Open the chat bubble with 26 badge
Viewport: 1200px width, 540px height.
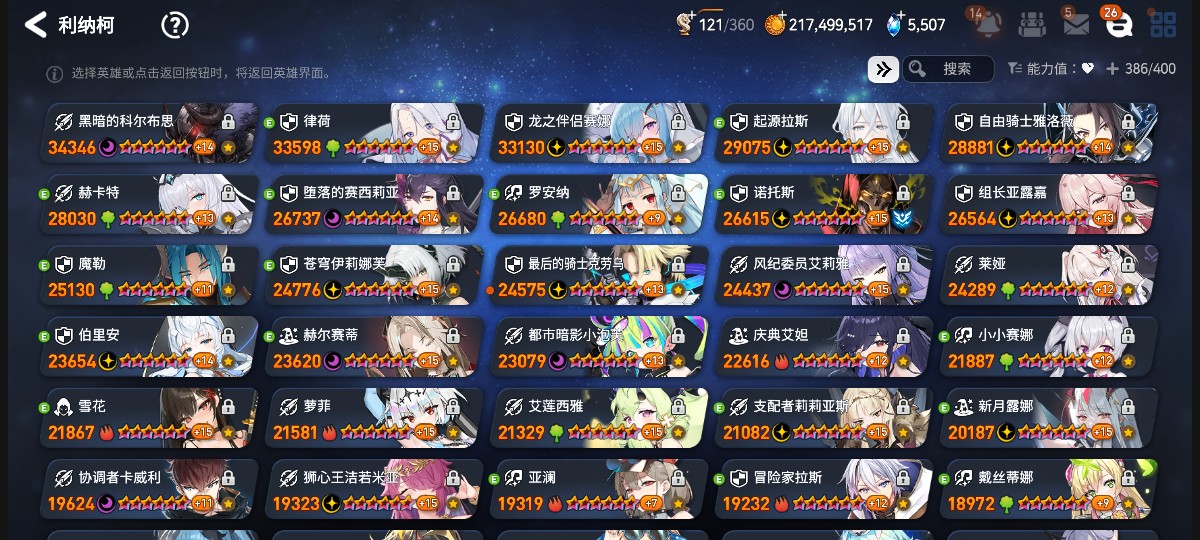pyautogui.click(x=1119, y=25)
